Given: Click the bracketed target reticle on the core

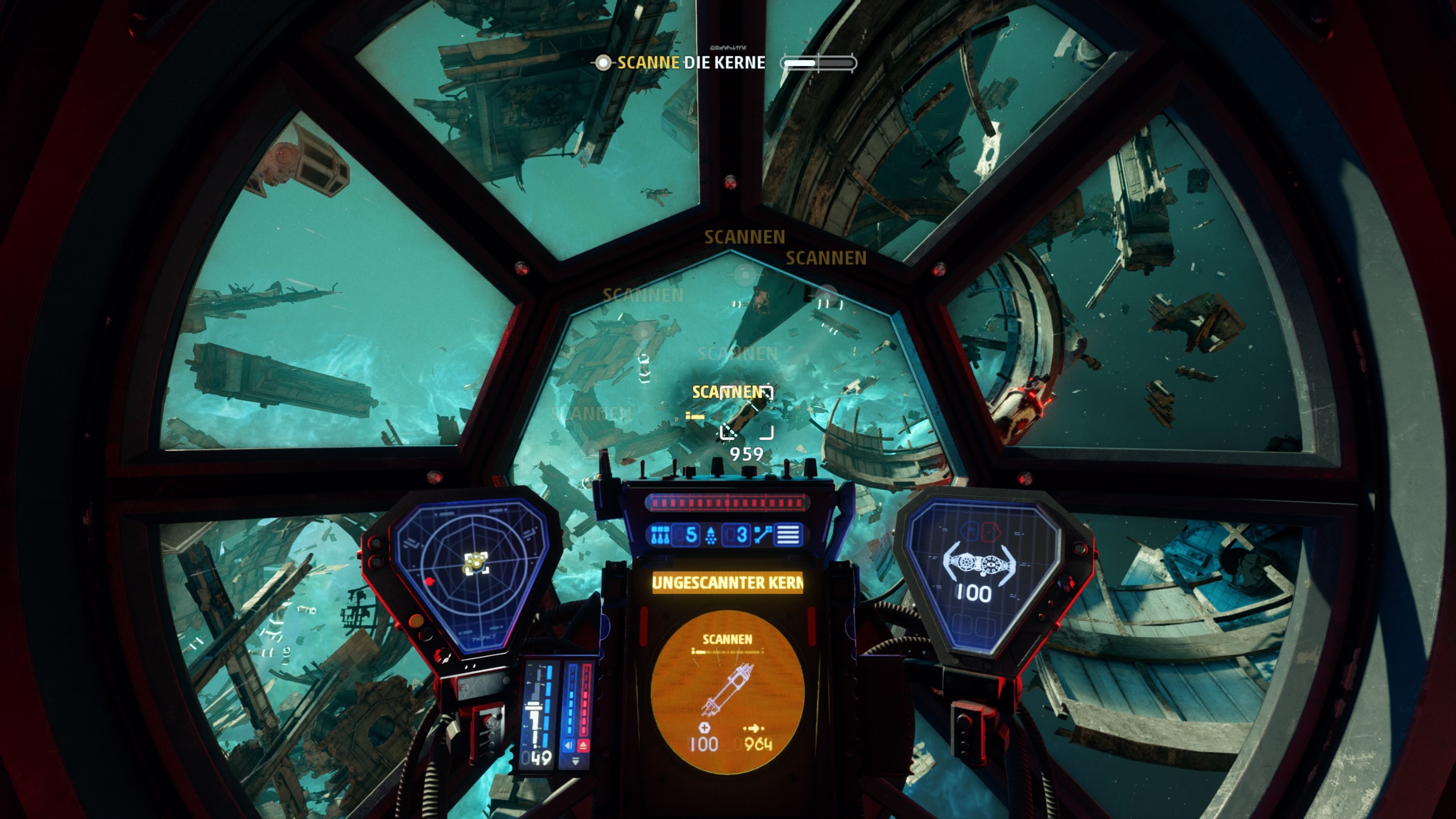Looking at the screenshot, I should tap(747, 413).
